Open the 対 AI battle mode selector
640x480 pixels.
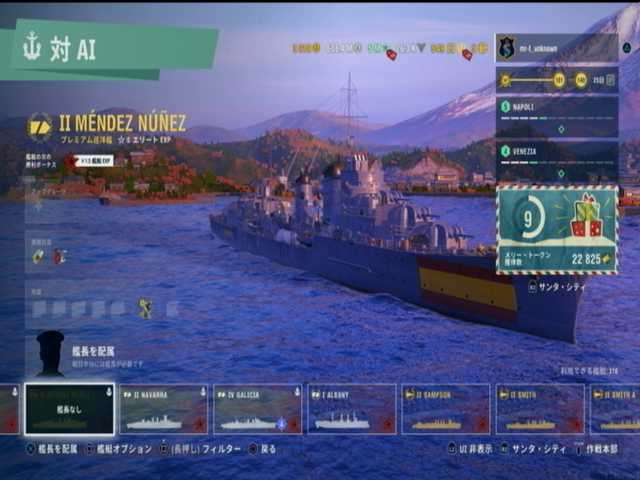110,47
